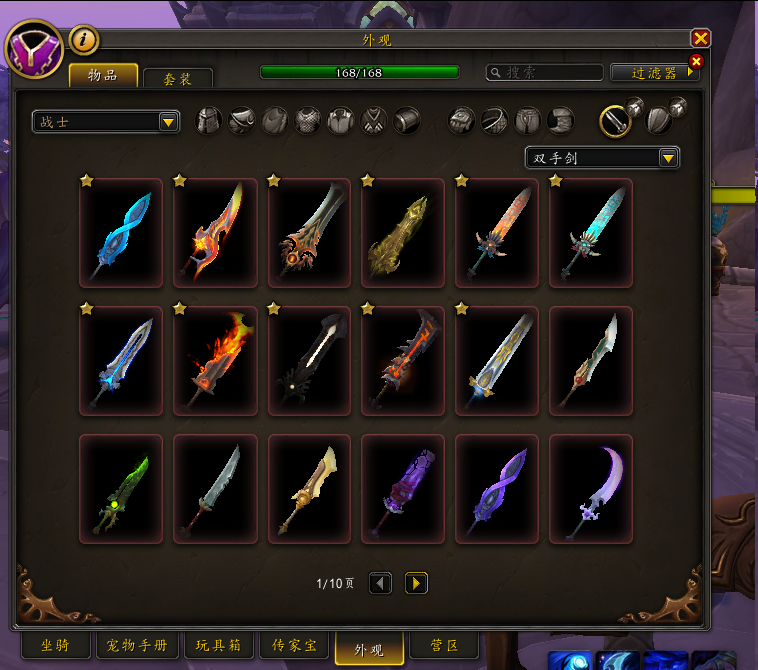Pick the flaming red two-handed sword

pyautogui.click(x=215, y=360)
